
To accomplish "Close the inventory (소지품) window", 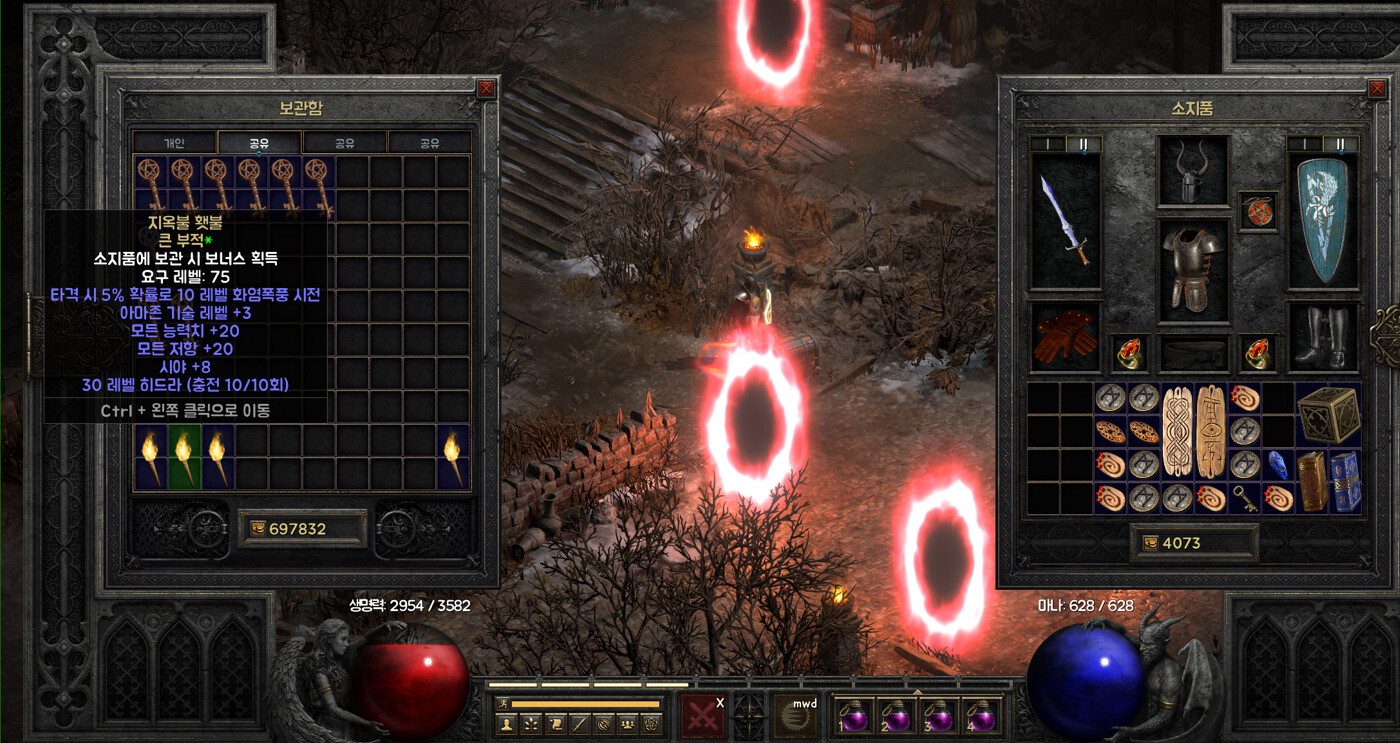I will [x=1377, y=88].
